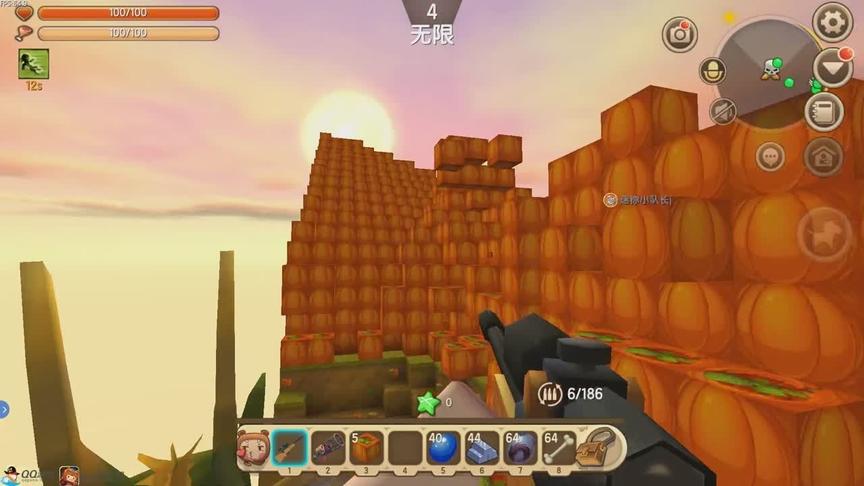Image resolution: width=864 pixels, height=486 pixels.
Task: Select the sniper rifle hotbar slot
Action: click(x=290, y=447)
